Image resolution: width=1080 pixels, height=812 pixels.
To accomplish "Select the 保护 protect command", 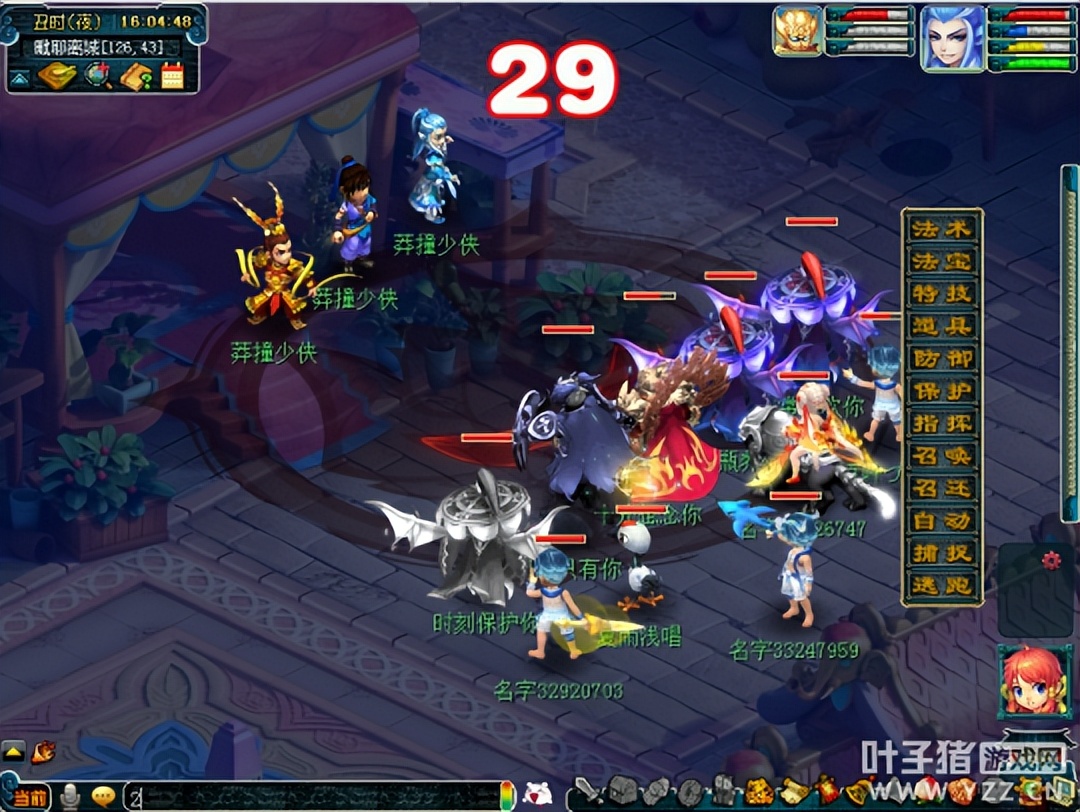I will pos(941,391).
